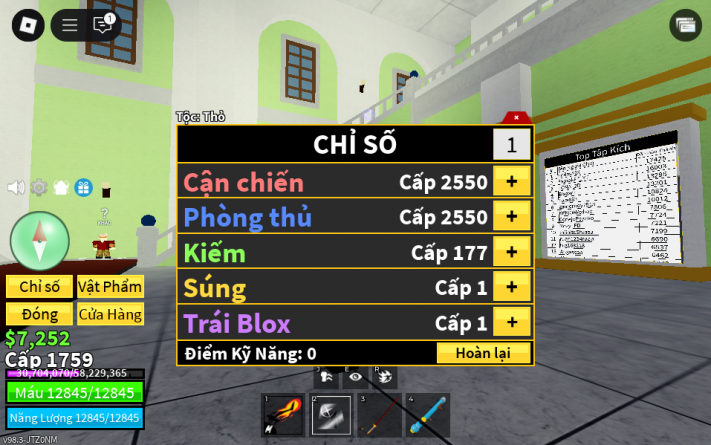The image size is (711, 445).
Task: Click the green compass
Action: [40, 240]
